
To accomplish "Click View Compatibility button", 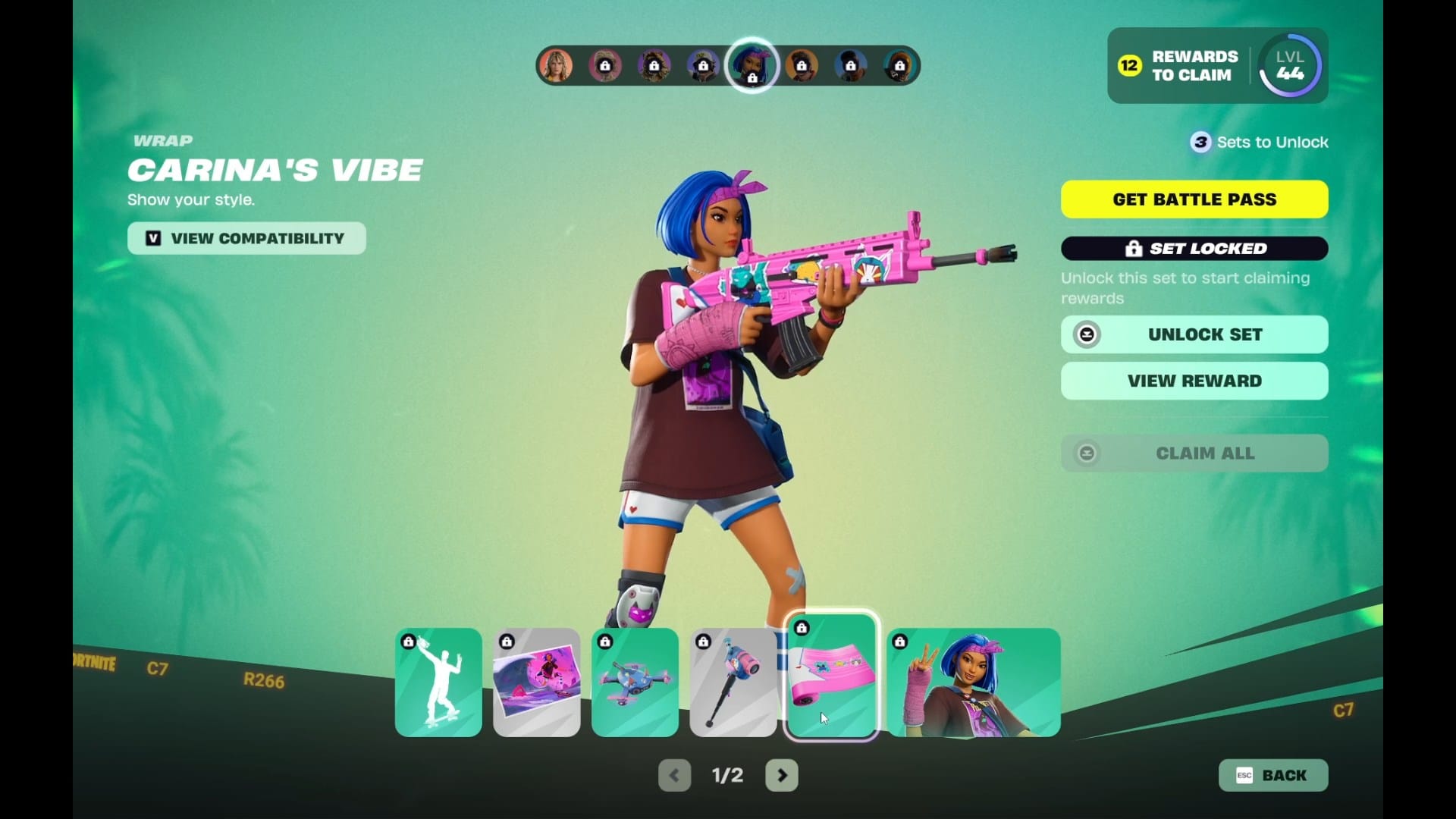I will pos(246,238).
